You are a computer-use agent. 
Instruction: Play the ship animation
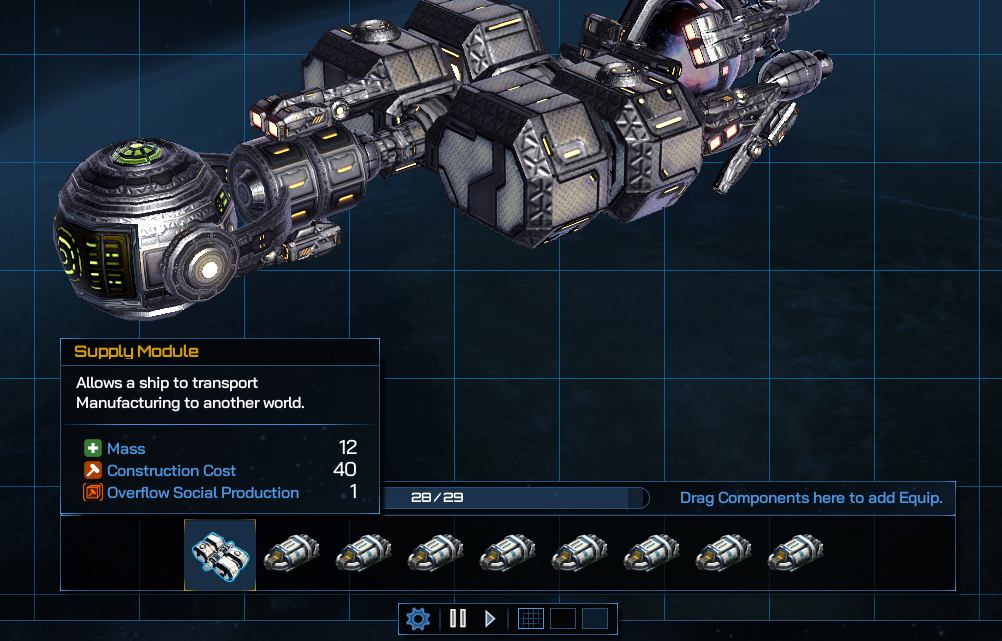pyautogui.click(x=490, y=619)
